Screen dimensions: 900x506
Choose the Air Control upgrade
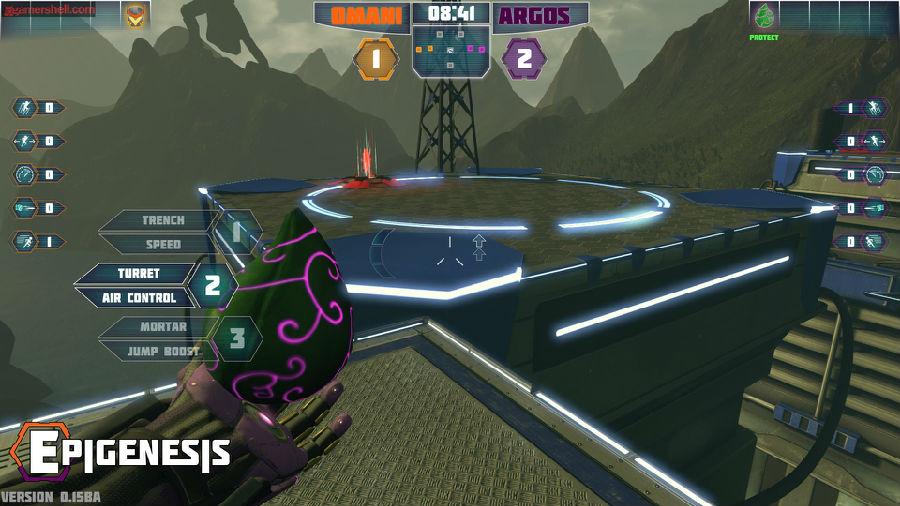pyautogui.click(x=138, y=297)
